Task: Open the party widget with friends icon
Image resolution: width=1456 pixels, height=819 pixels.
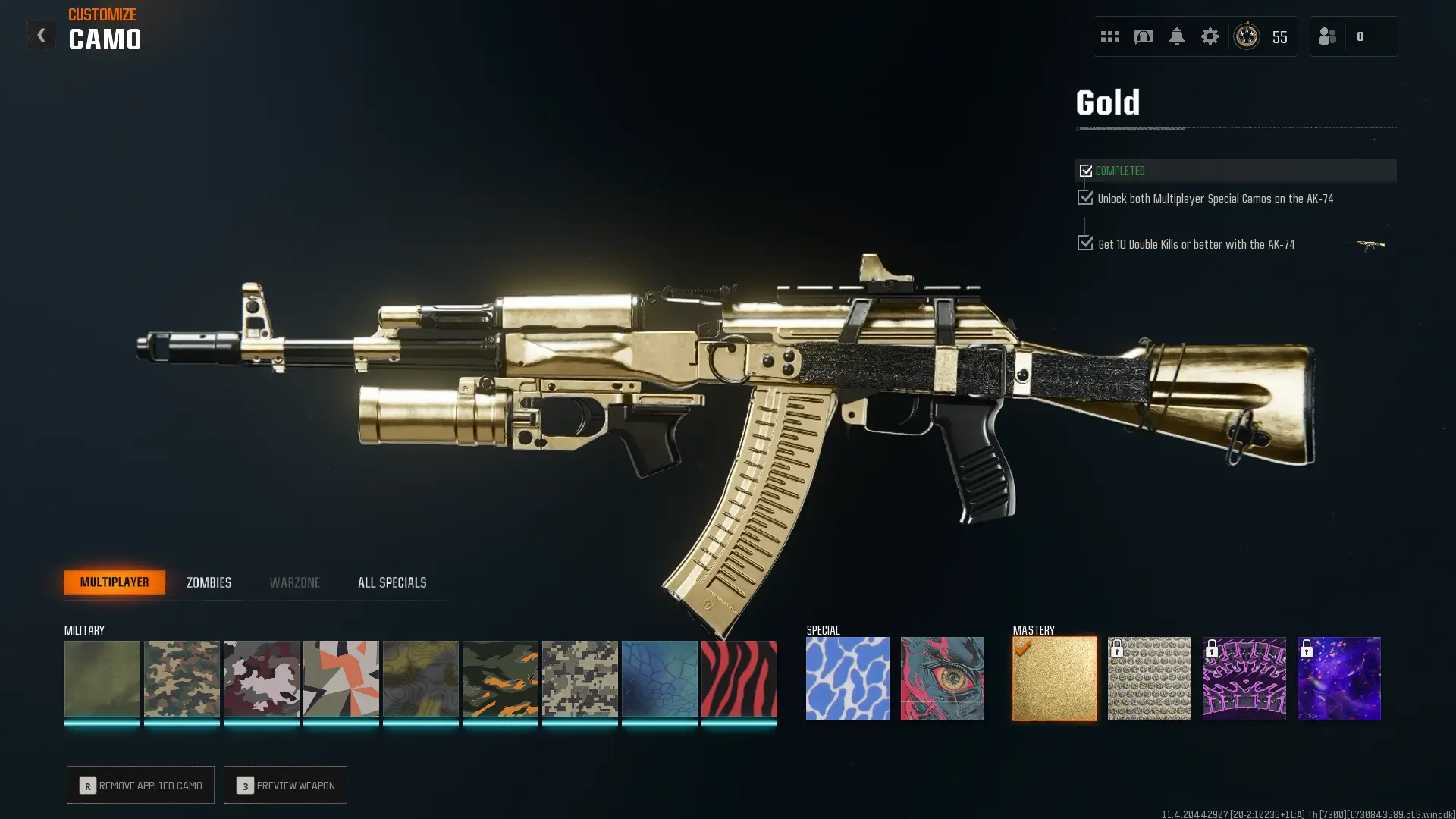Action: pos(1328,36)
